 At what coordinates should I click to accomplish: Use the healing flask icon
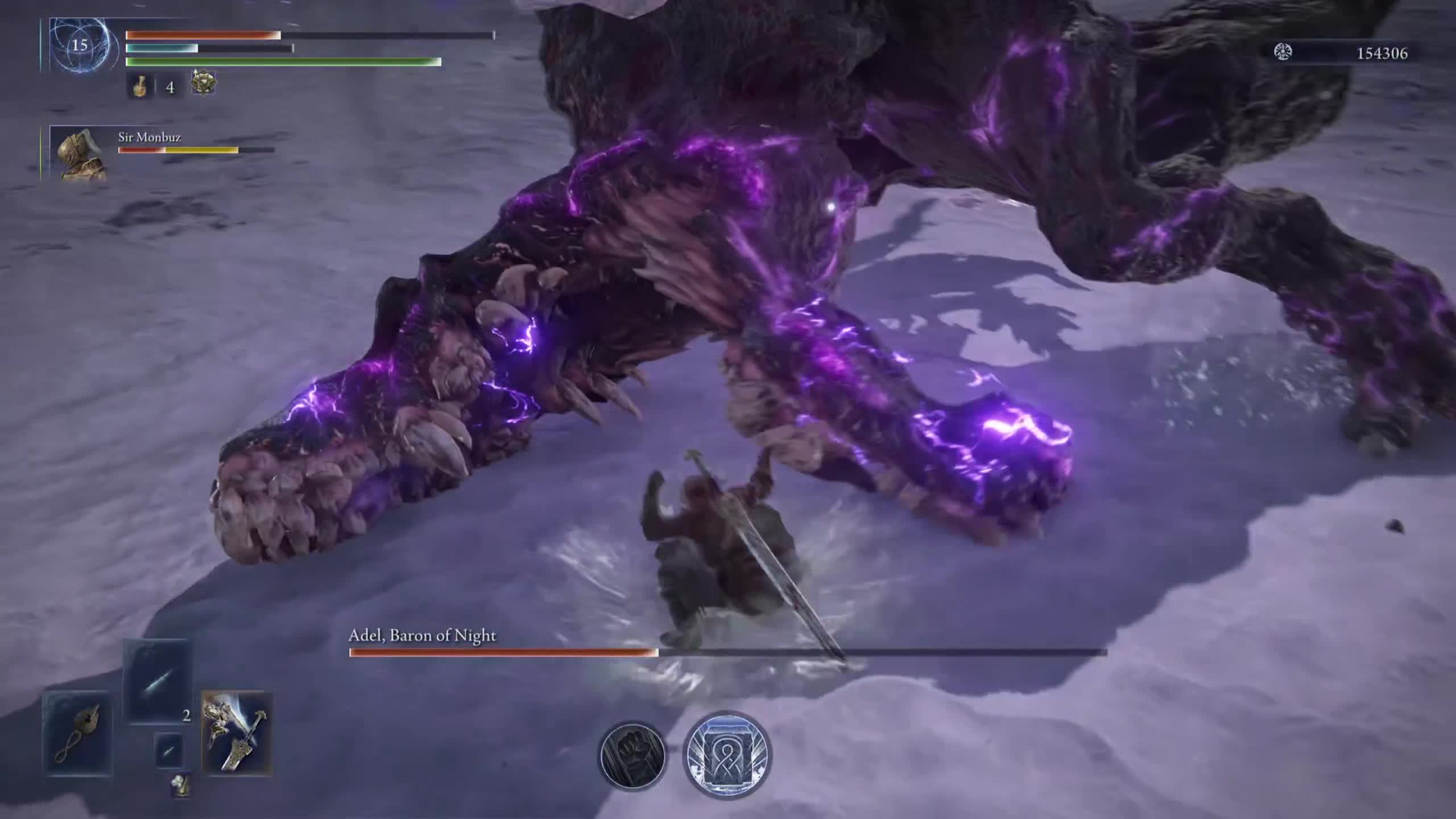click(x=139, y=87)
